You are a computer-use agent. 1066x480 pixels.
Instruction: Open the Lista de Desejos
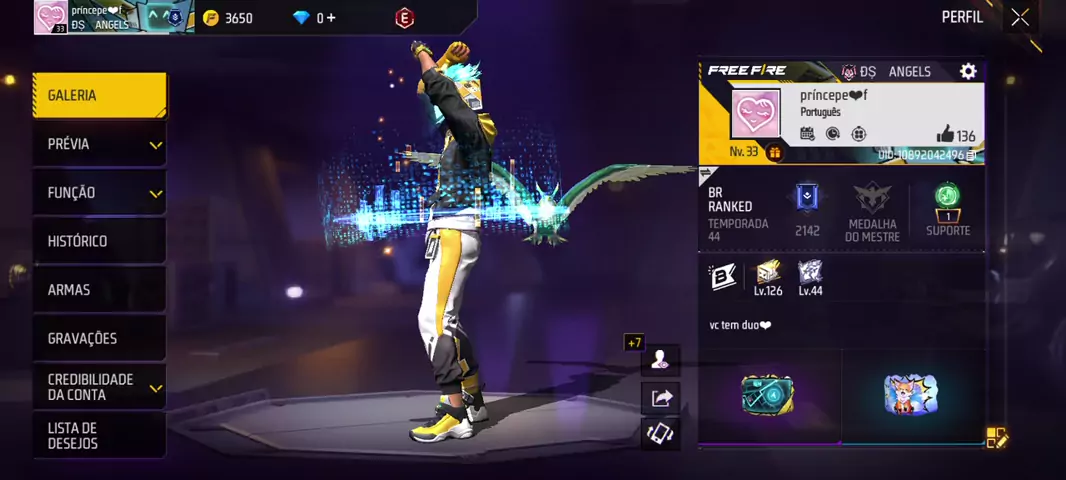coord(99,435)
